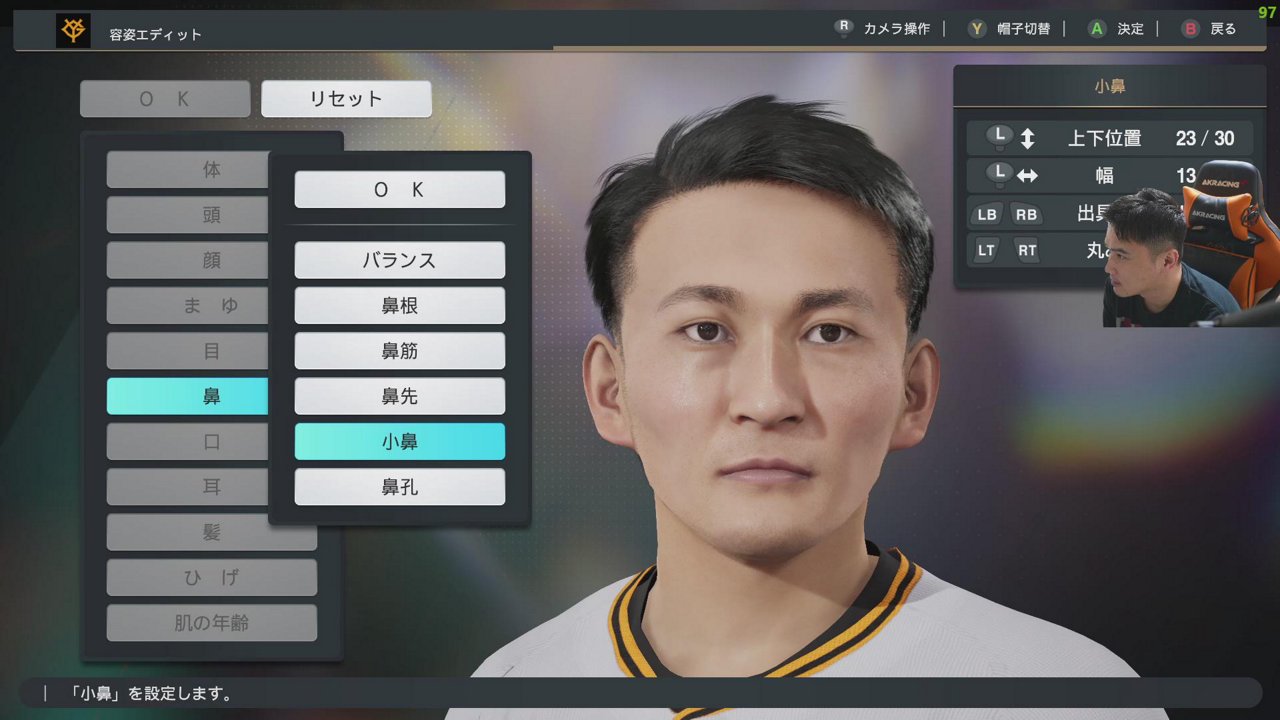The height and width of the screenshot is (720, 1280).
Task: Adjust the 上下位置 slider showing 23/30
Action: pos(1110,138)
